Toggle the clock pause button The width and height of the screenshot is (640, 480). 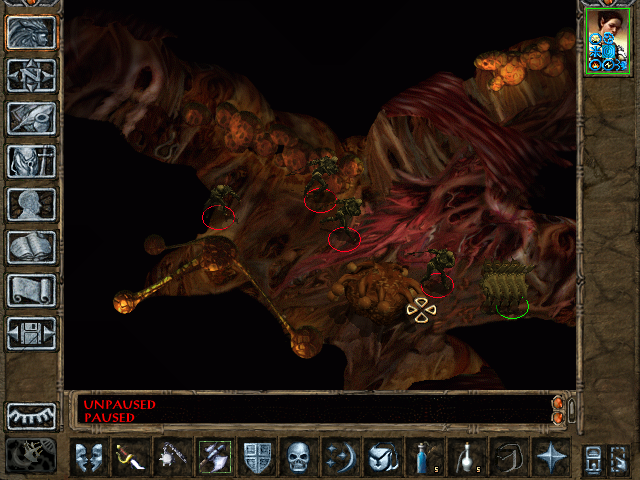(x=31, y=455)
